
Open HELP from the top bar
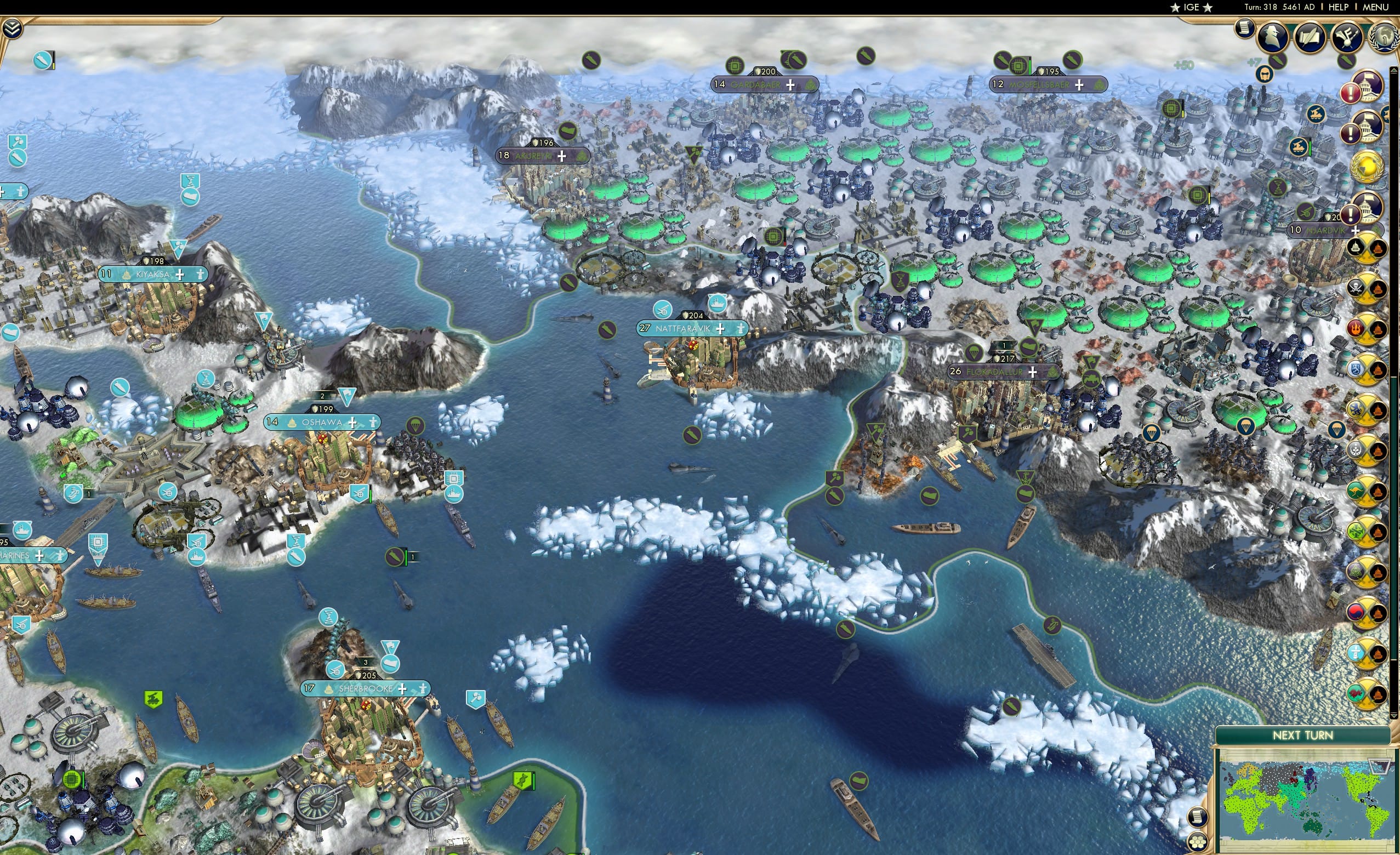(1339, 7)
